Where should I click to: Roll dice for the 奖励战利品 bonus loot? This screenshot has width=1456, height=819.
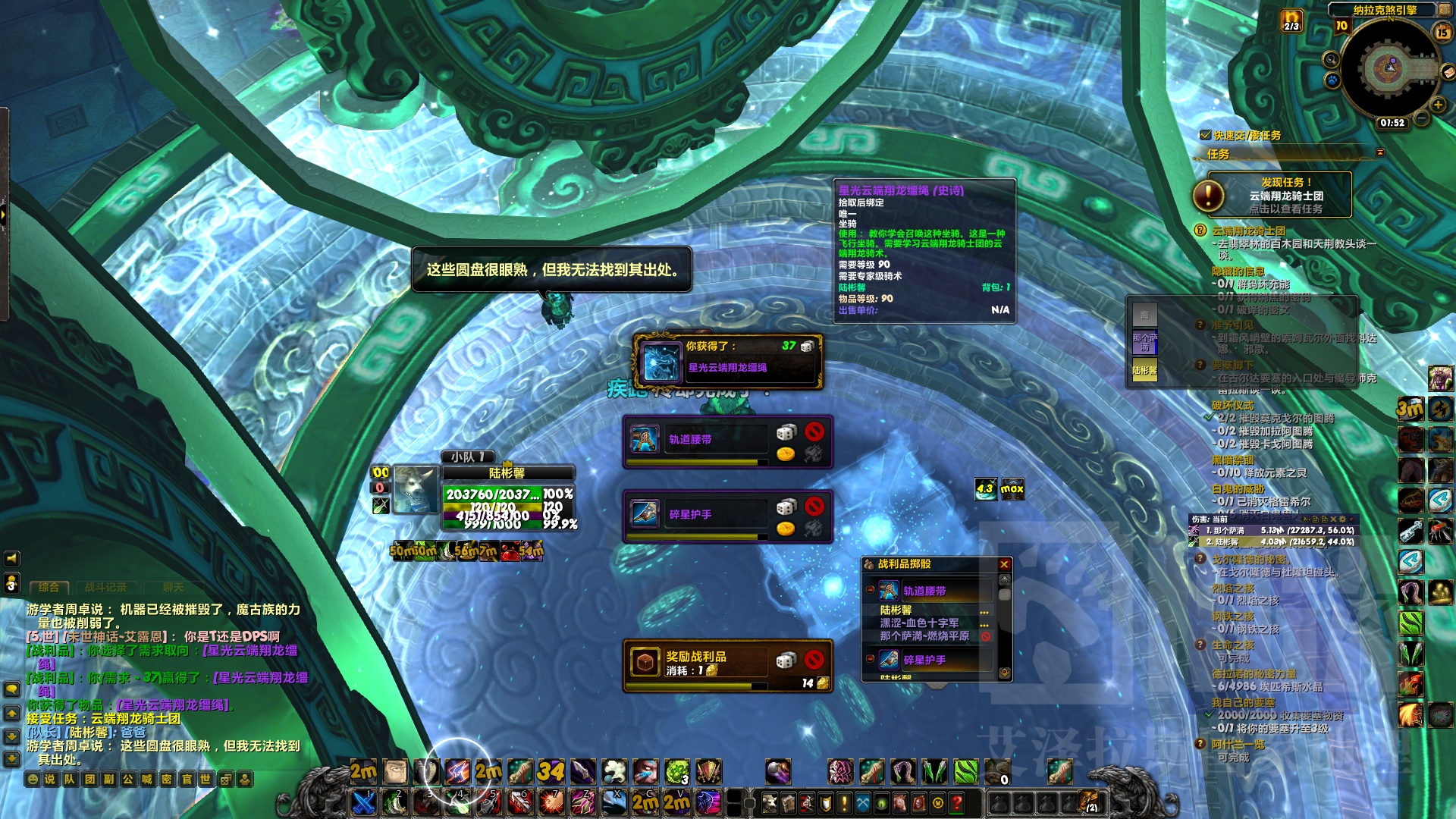coord(786,661)
